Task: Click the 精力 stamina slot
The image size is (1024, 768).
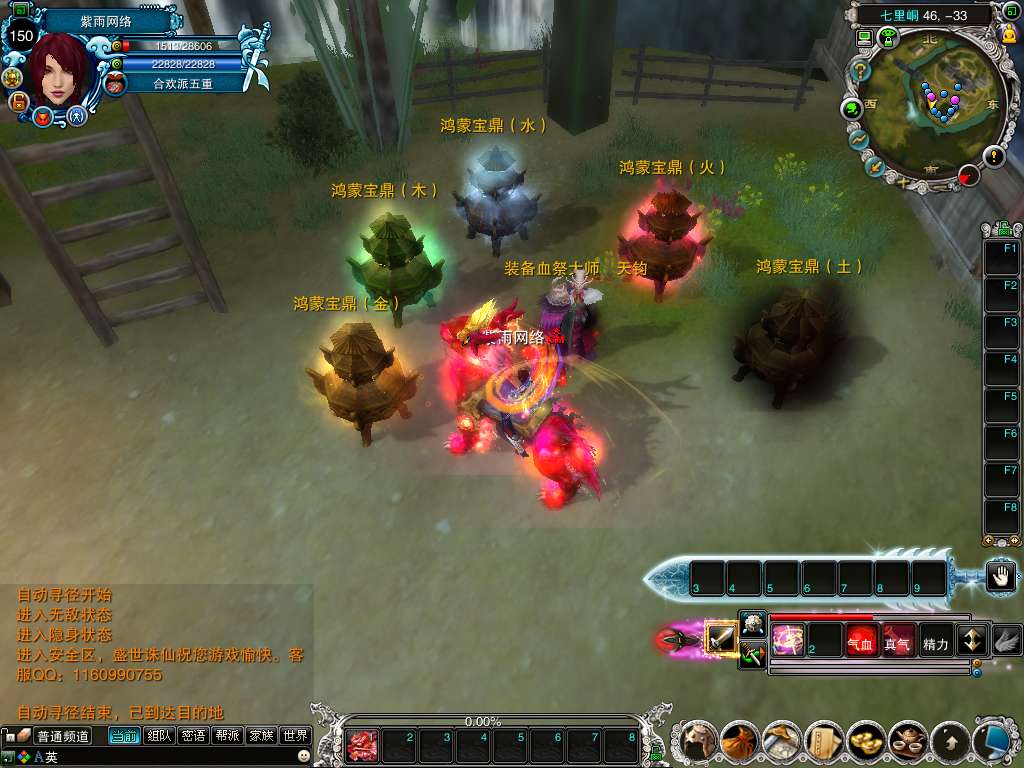Action: pos(935,641)
